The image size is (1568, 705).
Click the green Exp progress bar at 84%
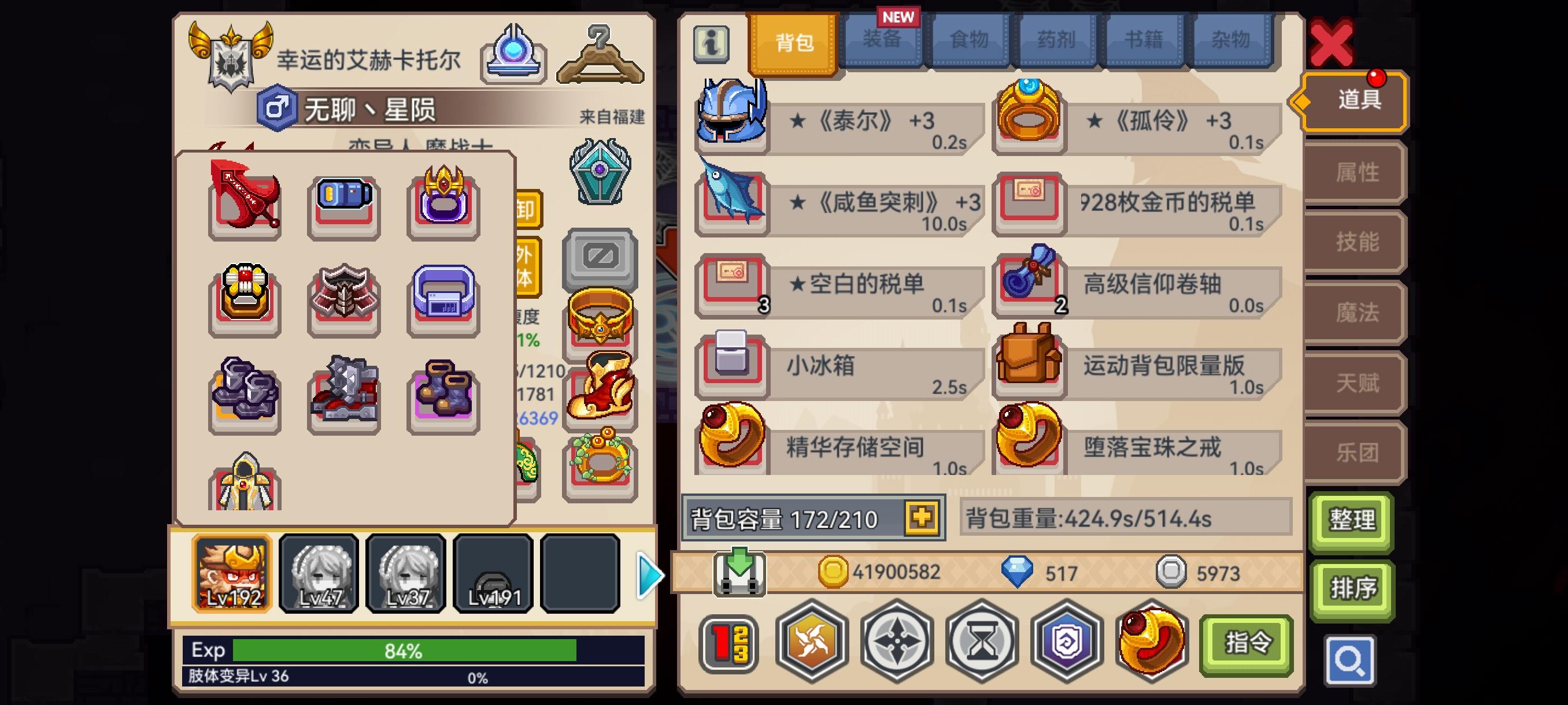pyautogui.click(x=402, y=649)
